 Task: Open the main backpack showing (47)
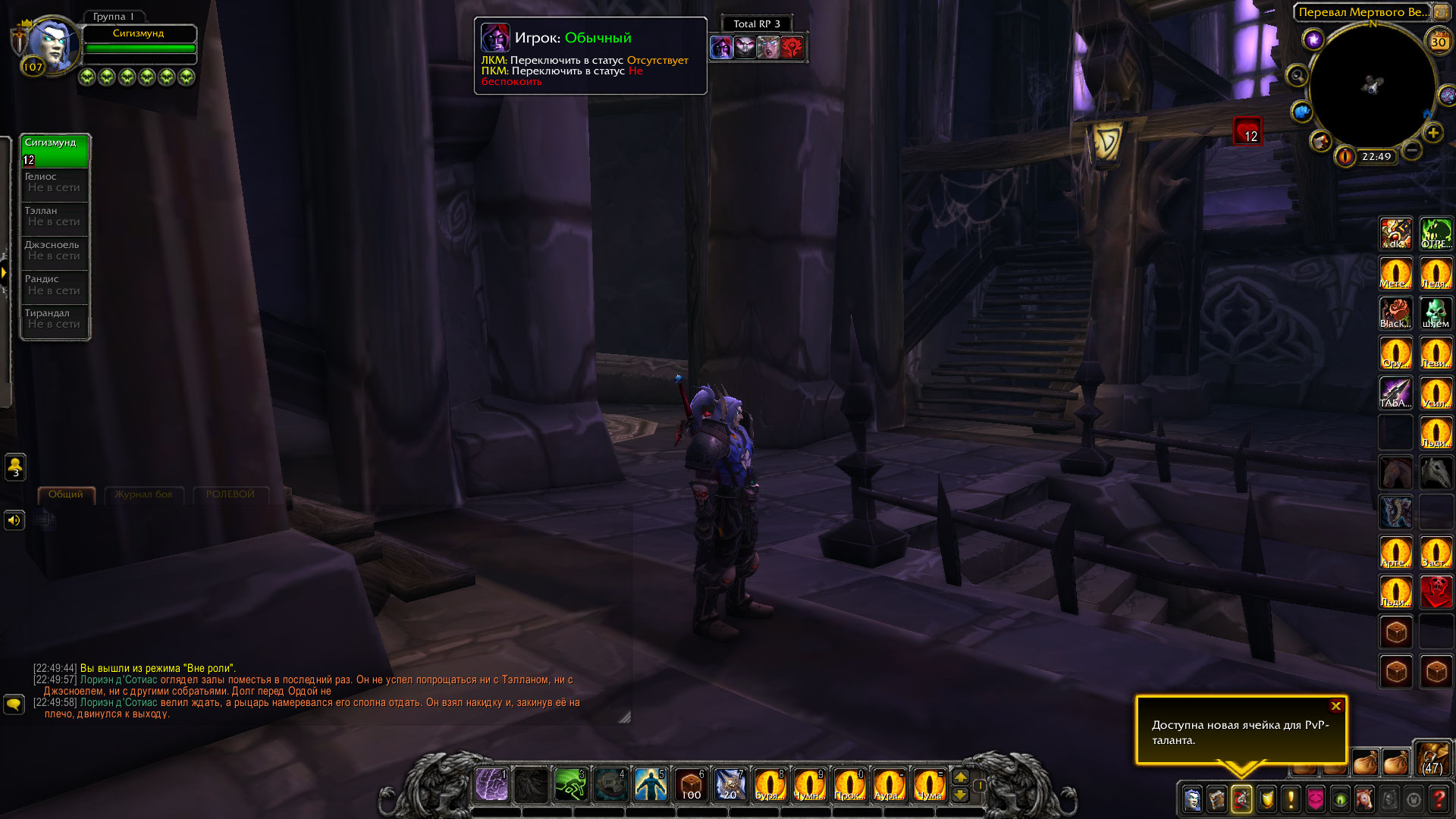pos(1432,758)
